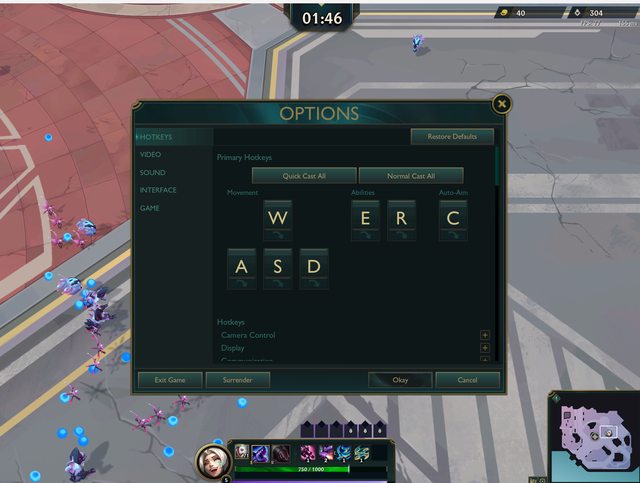Change the C Auto-Aim hotkey
The width and height of the screenshot is (640, 483).
tap(453, 218)
